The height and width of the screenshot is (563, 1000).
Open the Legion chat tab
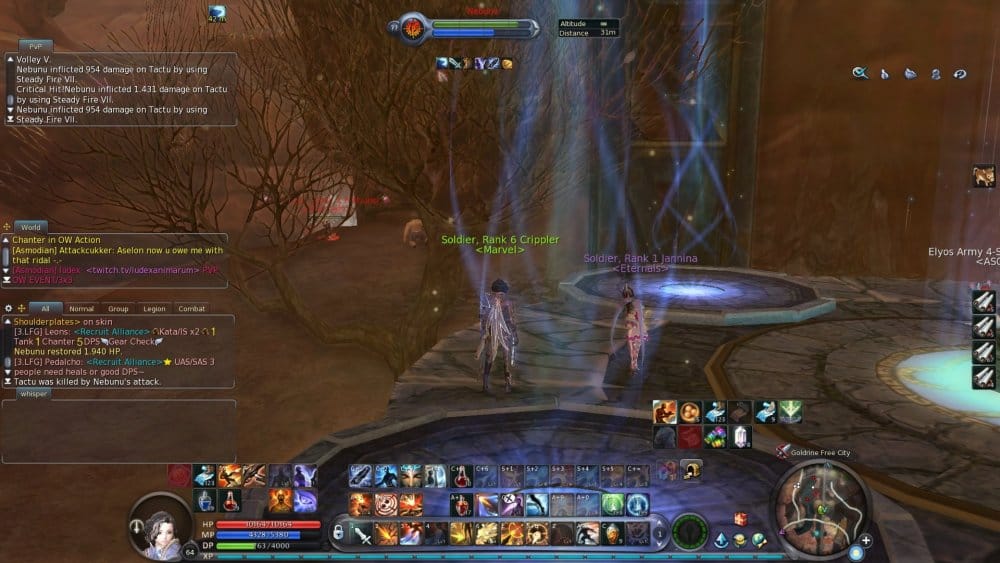pyautogui.click(x=154, y=309)
